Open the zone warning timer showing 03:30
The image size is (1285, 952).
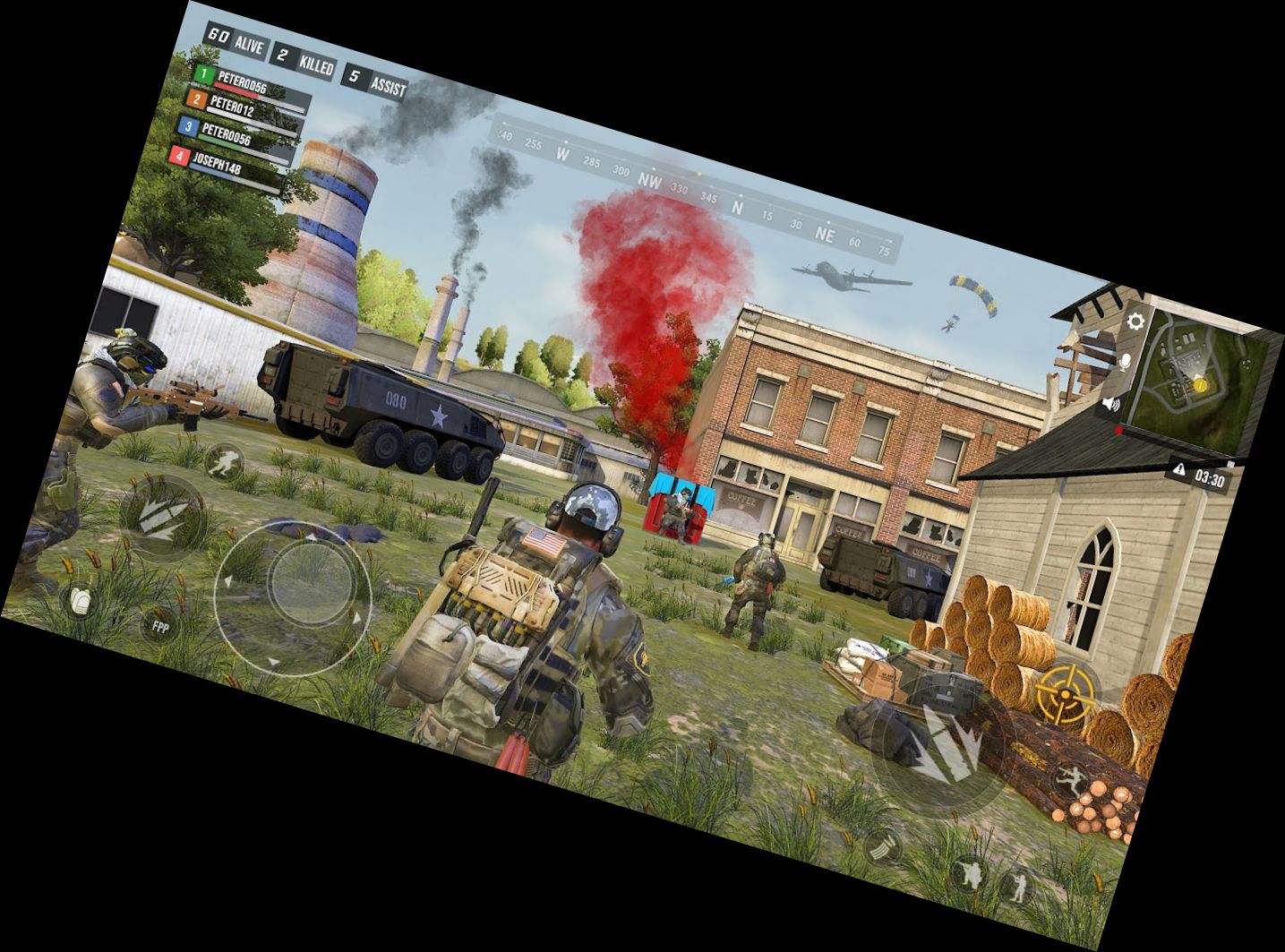coord(1208,477)
